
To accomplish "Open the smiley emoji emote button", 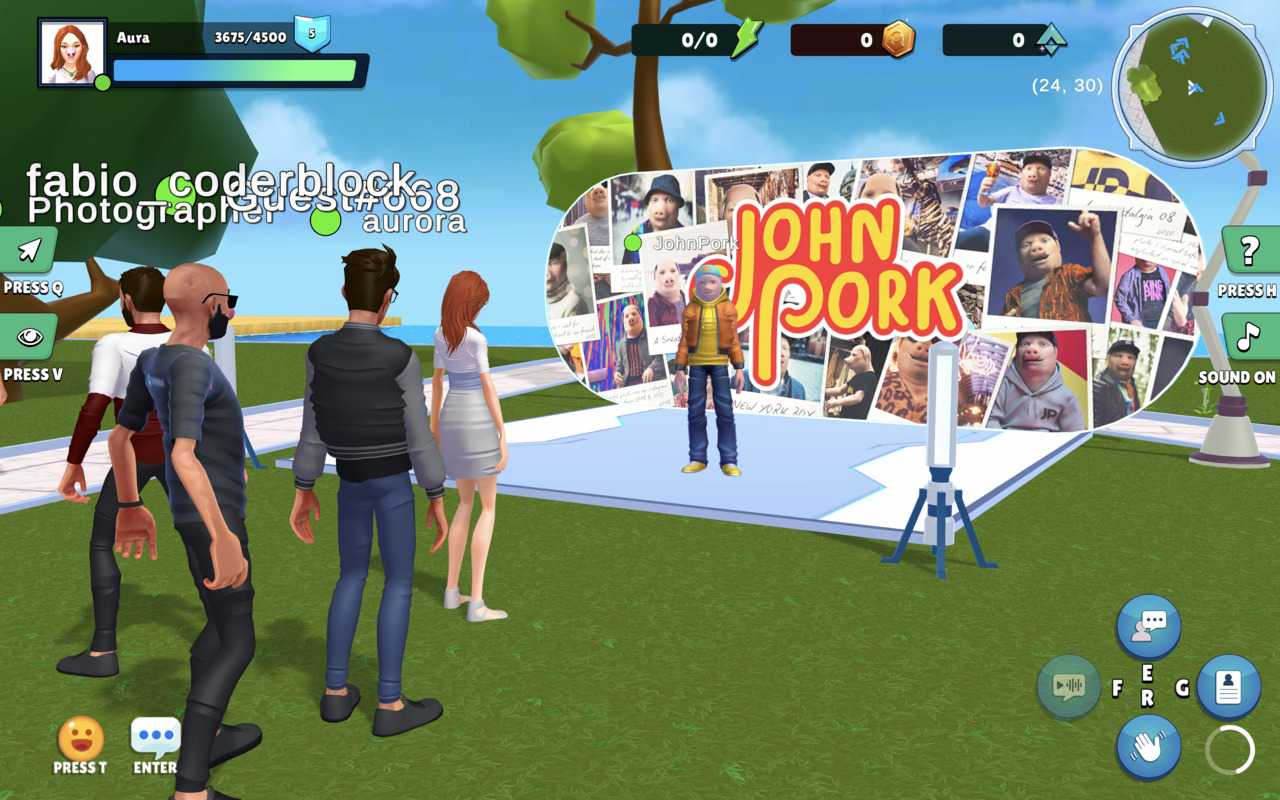I will pyautogui.click(x=80, y=739).
